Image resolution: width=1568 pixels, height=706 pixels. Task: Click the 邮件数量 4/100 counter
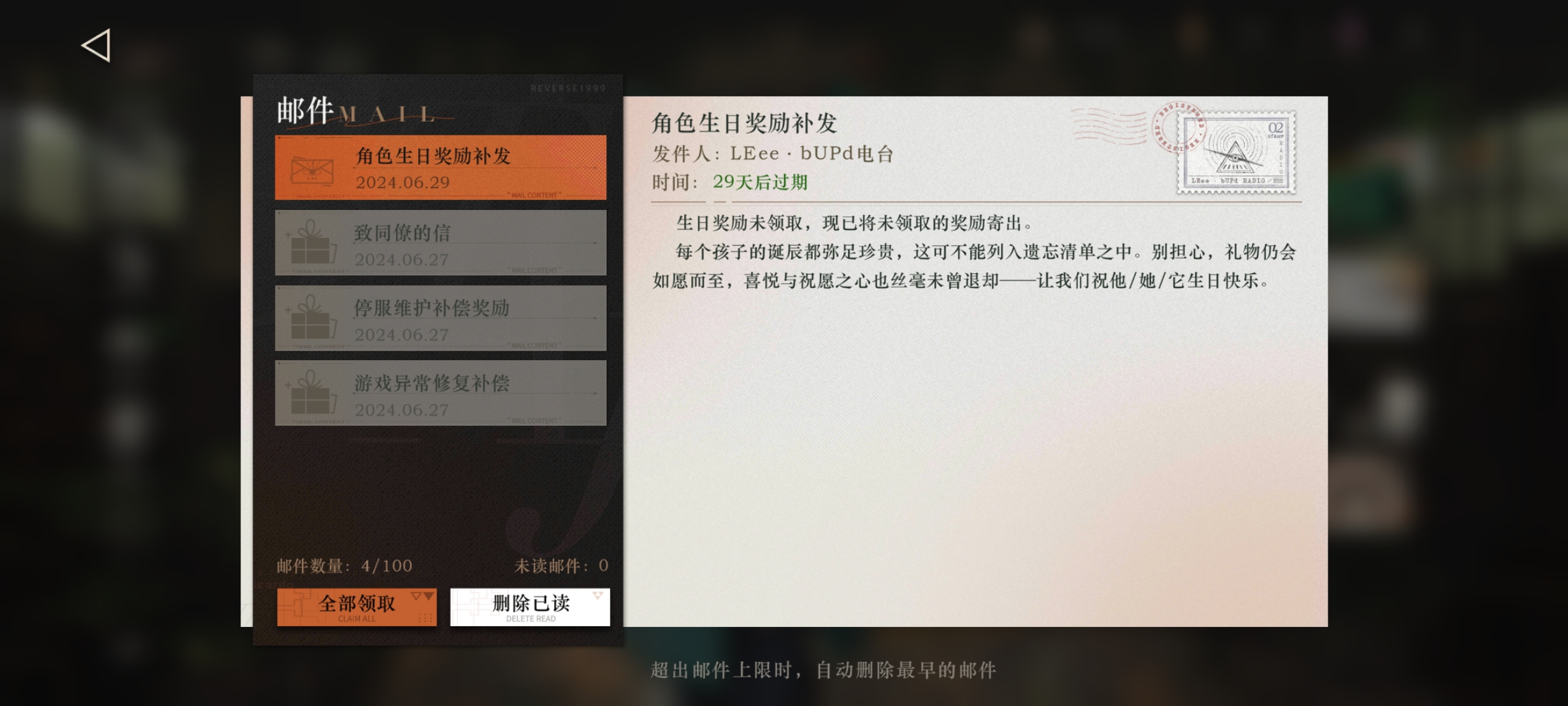tap(344, 566)
